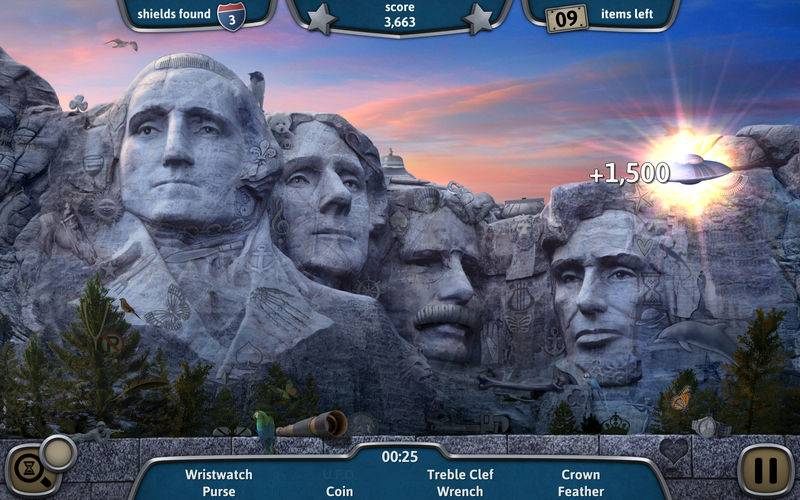Choose Purse from the item list

[219, 491]
